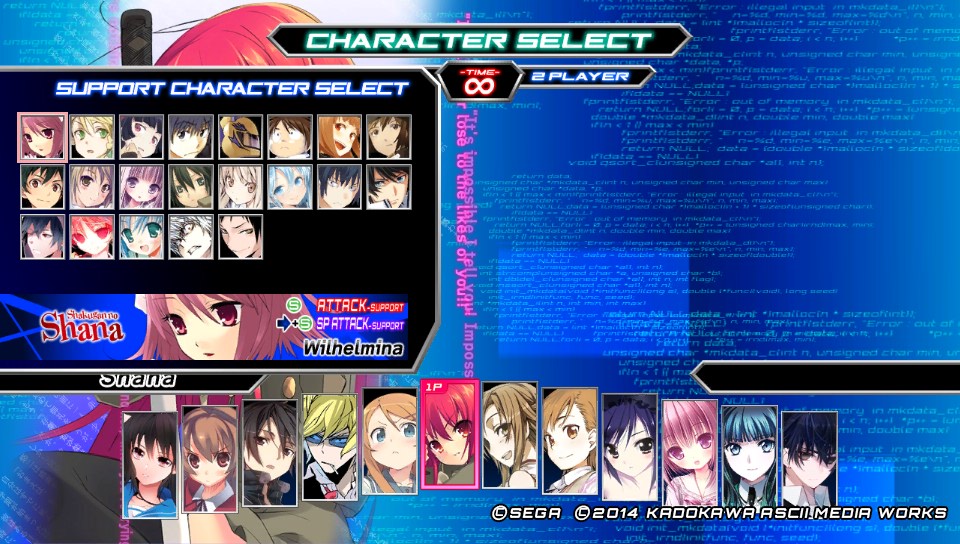Image resolution: width=960 pixels, height=544 pixels.
Task: Choose Leafa, the blonde green-eyed support
Action: tap(92, 137)
